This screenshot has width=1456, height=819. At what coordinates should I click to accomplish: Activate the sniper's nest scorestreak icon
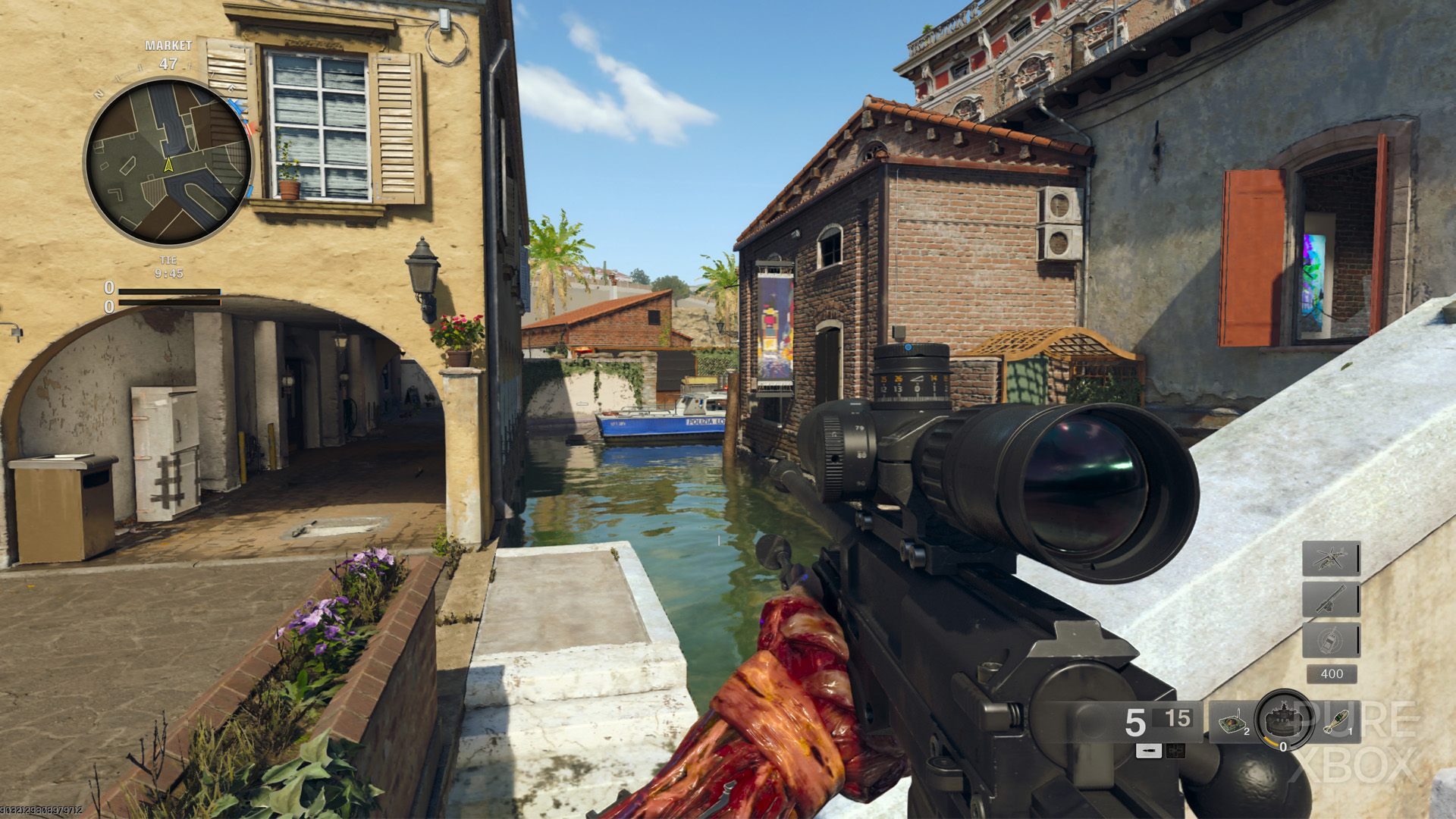tap(1332, 597)
